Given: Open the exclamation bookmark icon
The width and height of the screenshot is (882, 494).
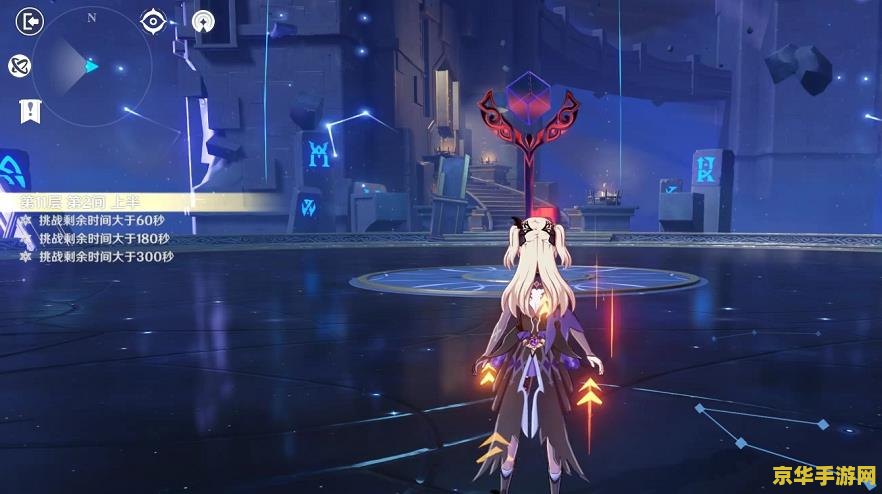Looking at the screenshot, I should click(30, 111).
